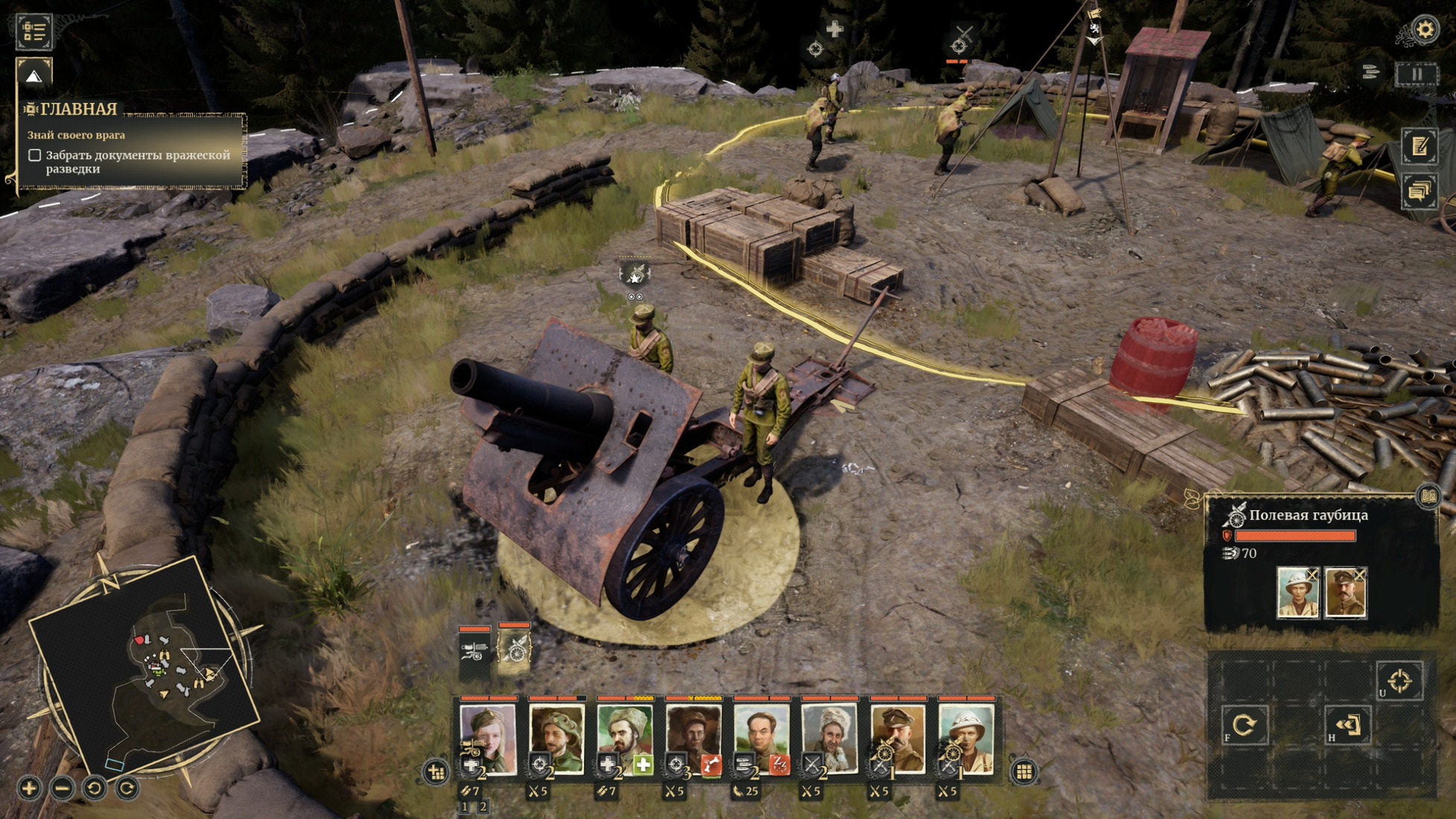Activate the crosshair target ability
The image size is (1456, 819).
coord(1399,681)
